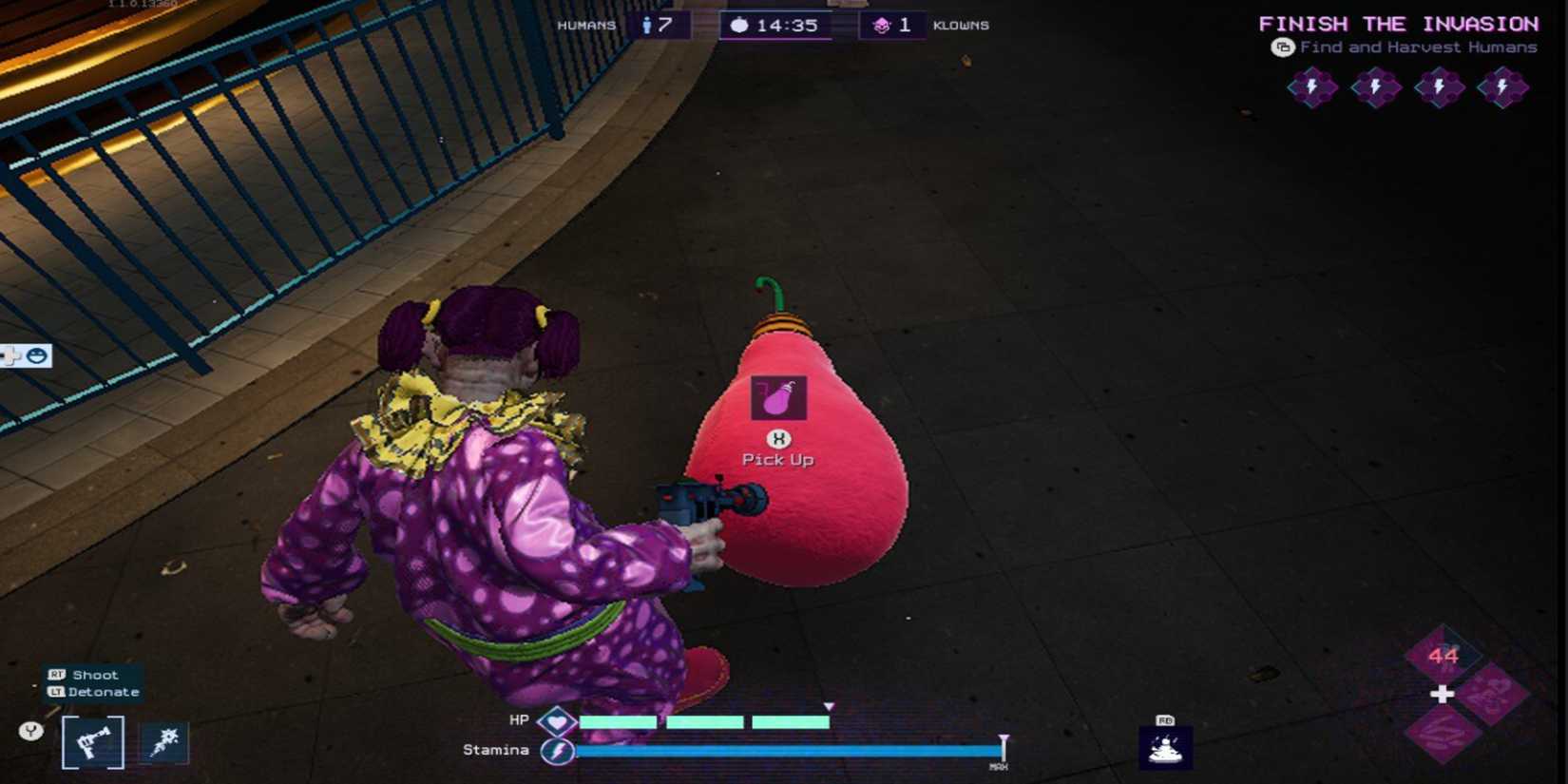Expand the smiley emote widget on the left edge
Viewport: 1568px width, 784px height.
tap(34, 357)
